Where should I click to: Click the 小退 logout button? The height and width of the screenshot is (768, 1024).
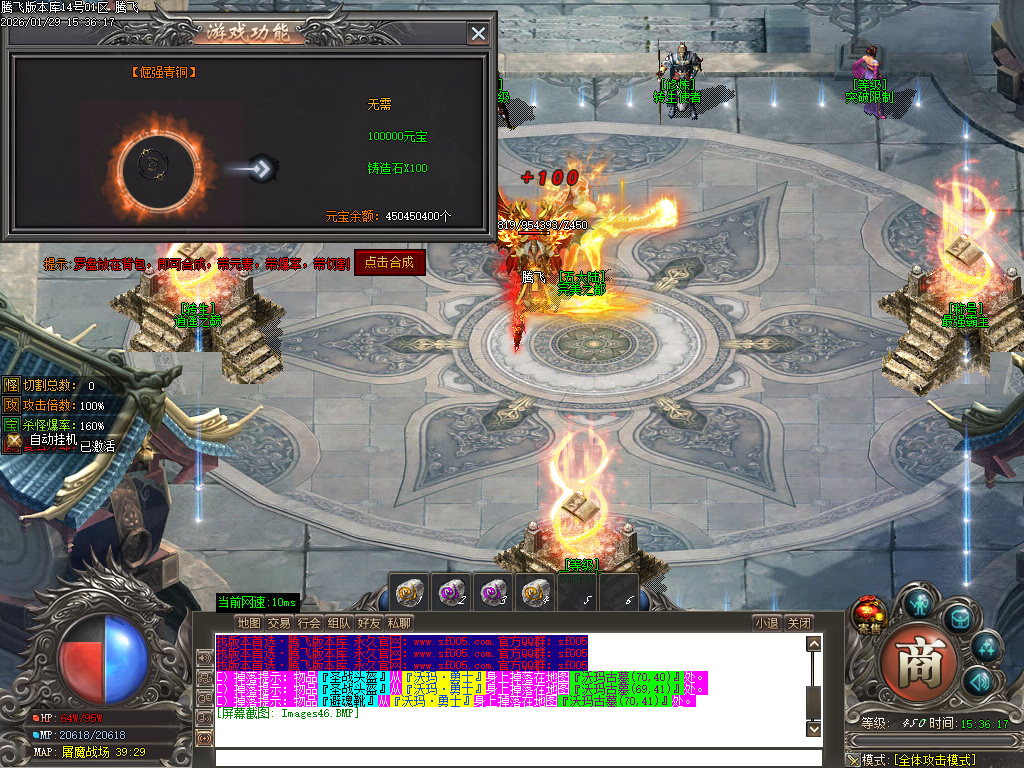coord(767,623)
